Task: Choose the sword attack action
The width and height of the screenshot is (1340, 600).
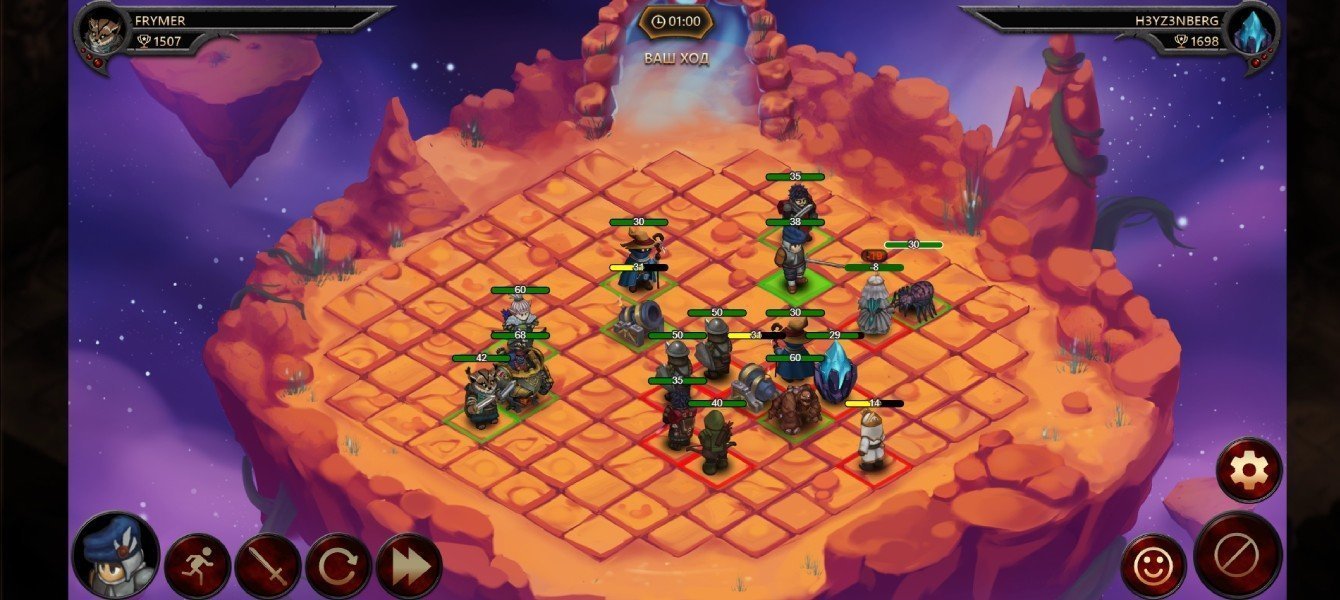Action: pos(267,566)
